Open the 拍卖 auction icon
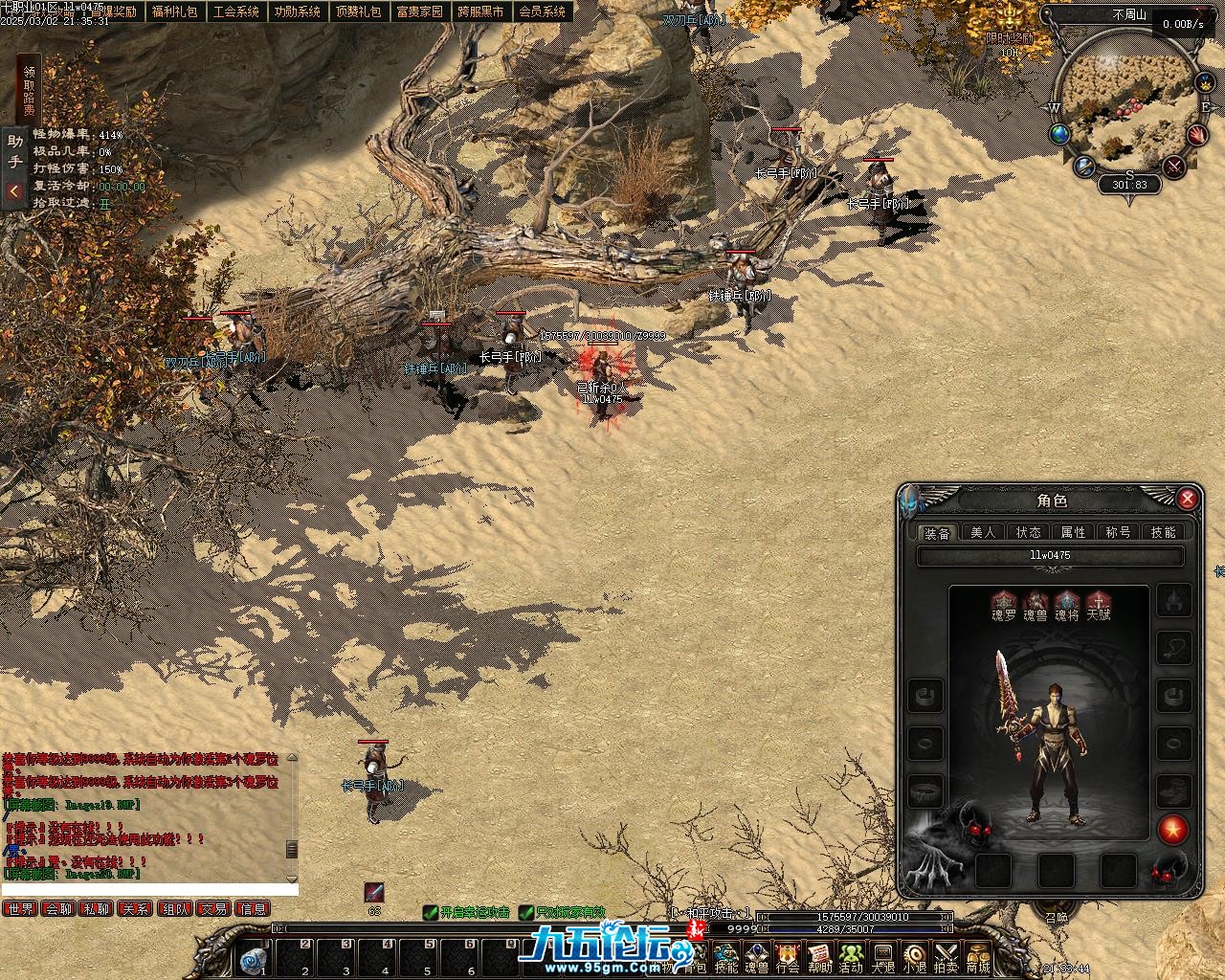The height and width of the screenshot is (980, 1225). pos(946,956)
